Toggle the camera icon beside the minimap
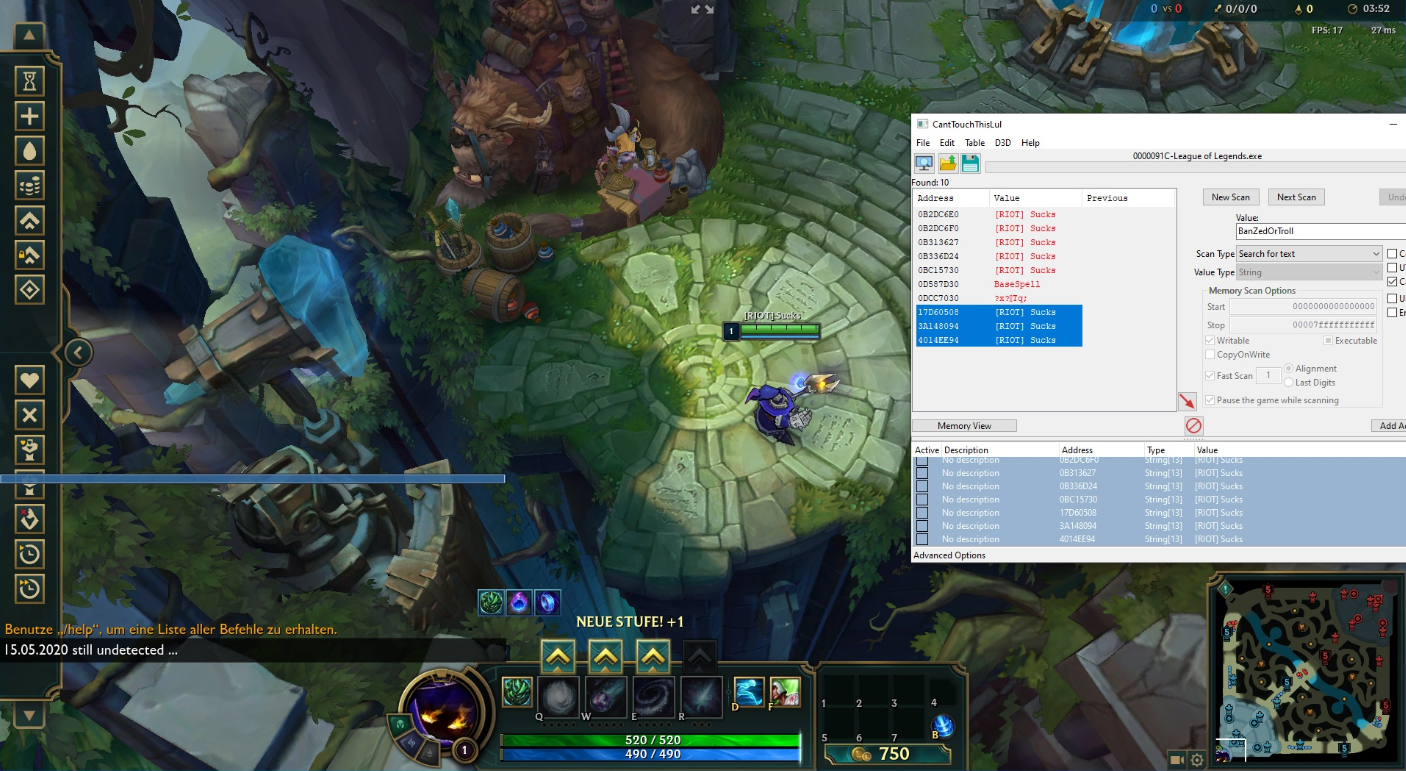 [x=1177, y=759]
